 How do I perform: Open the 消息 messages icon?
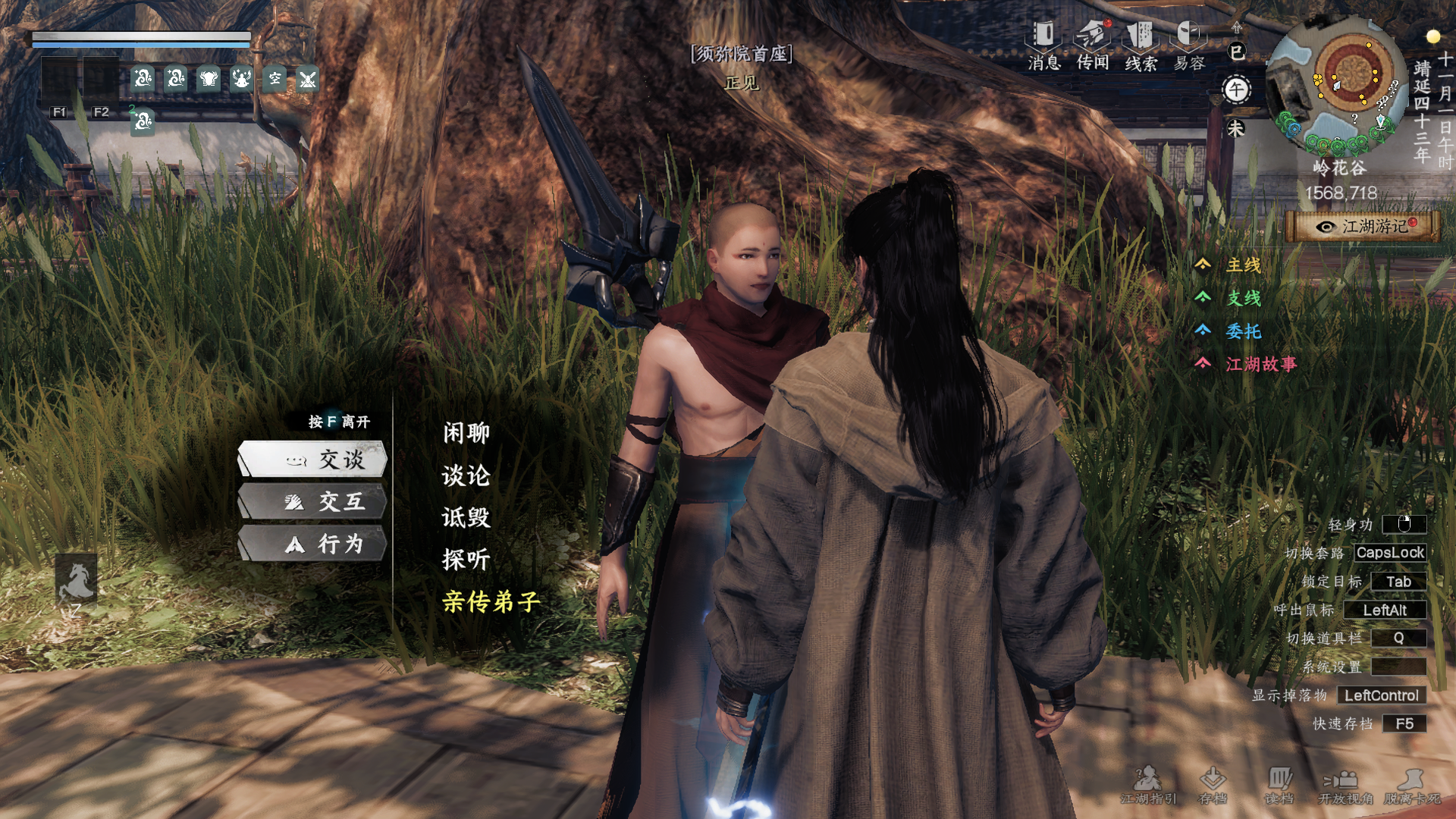tap(1044, 45)
